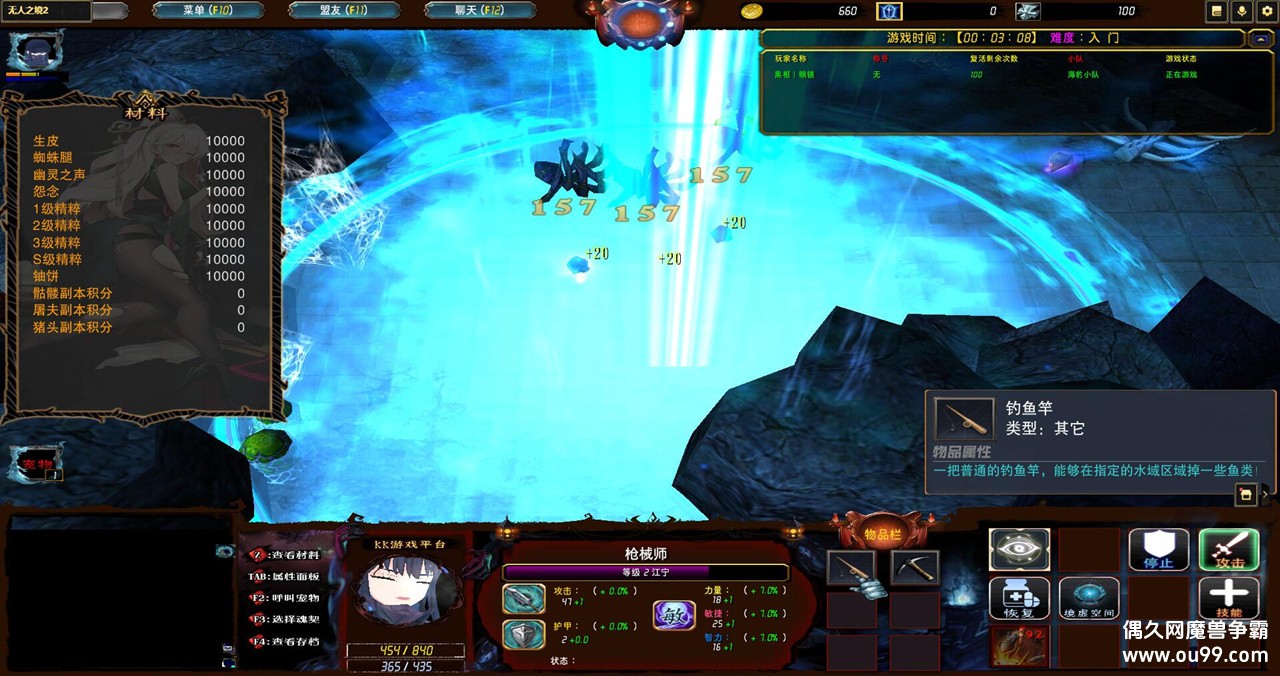
Task: Click the 停止 stop command
Action: click(x=1159, y=550)
